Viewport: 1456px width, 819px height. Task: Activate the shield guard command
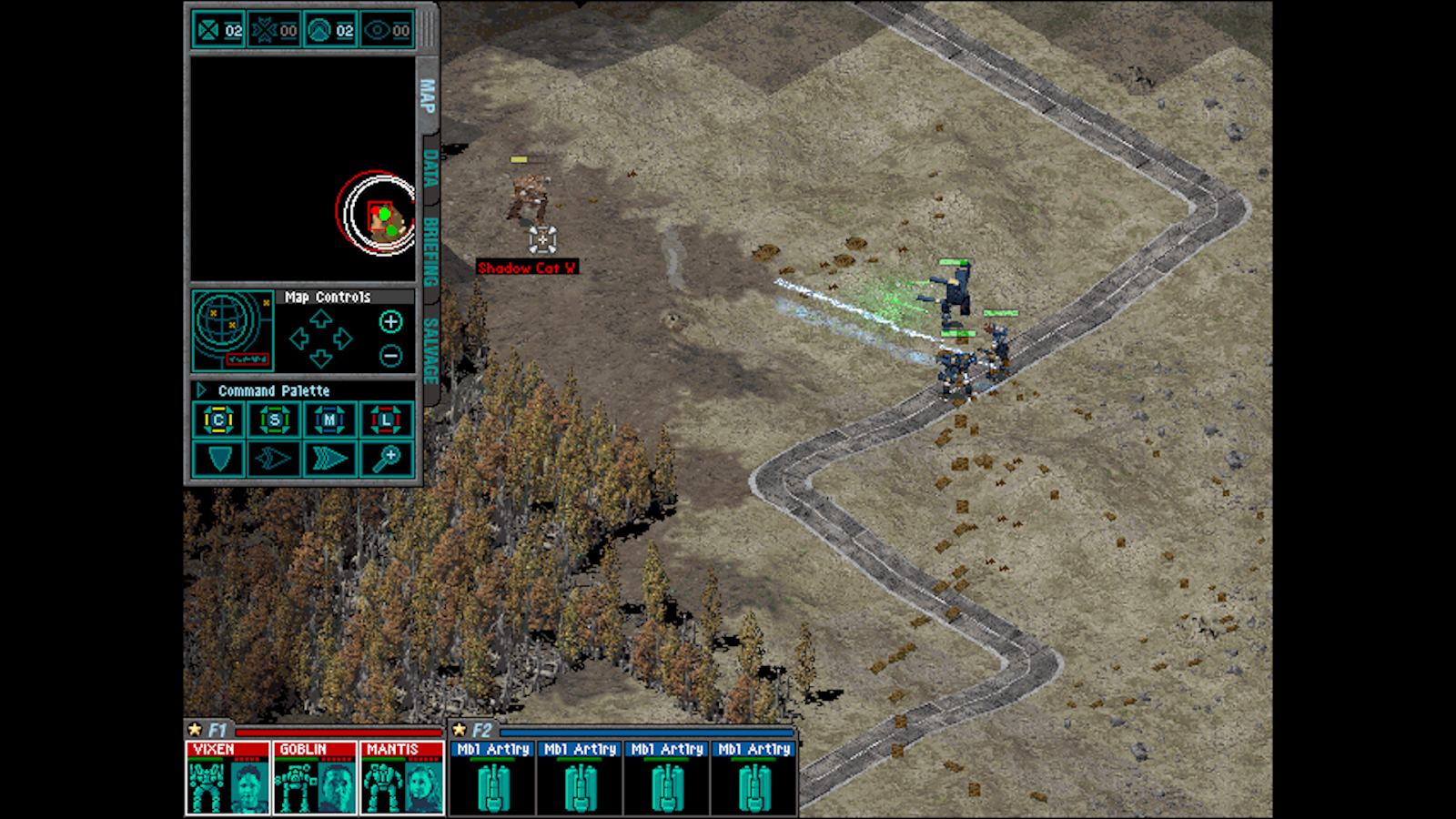tap(218, 459)
